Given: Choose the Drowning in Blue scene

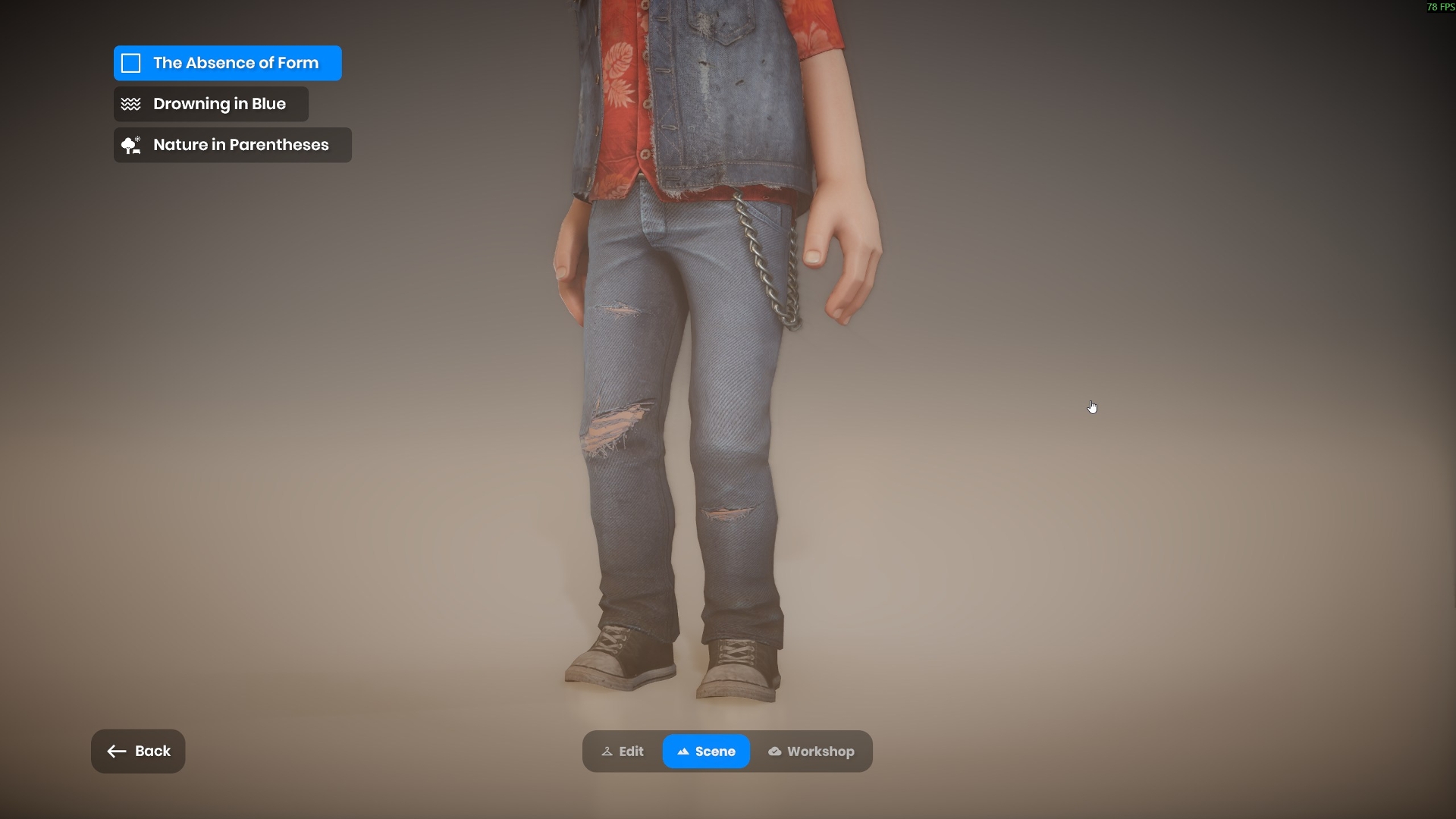Looking at the screenshot, I should (x=211, y=104).
